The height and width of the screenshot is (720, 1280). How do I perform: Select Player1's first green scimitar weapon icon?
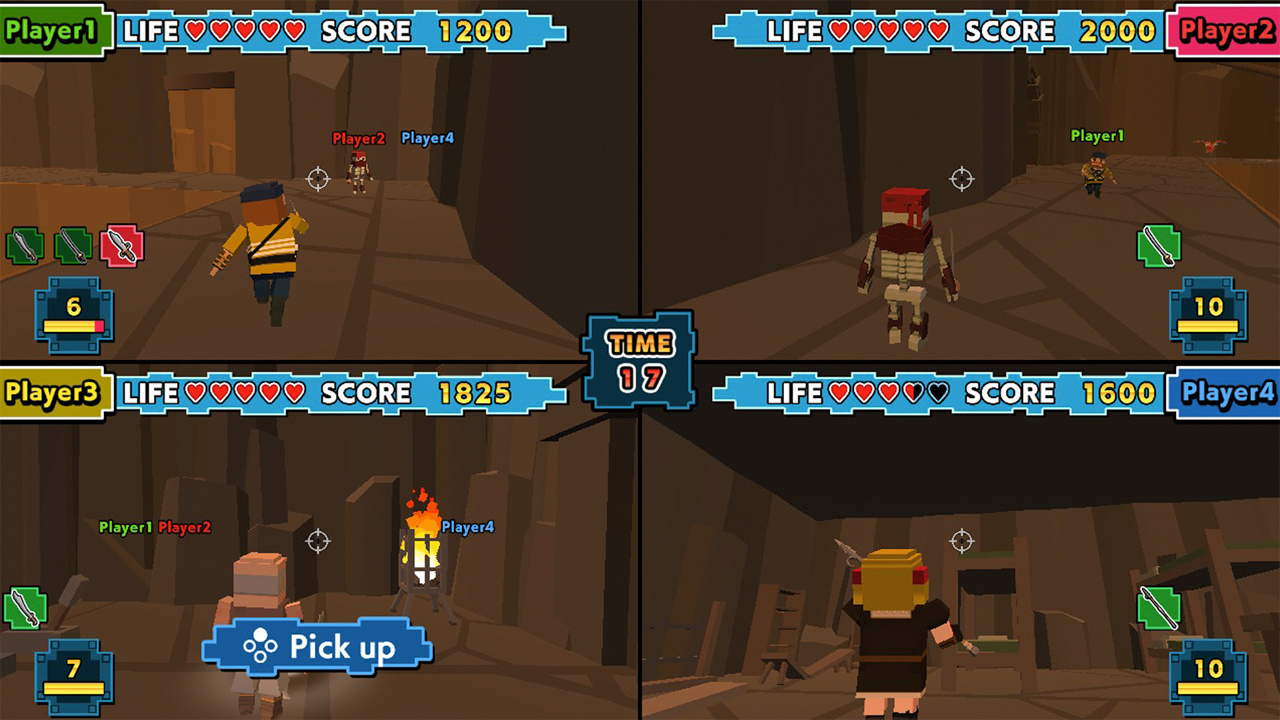click(25, 245)
